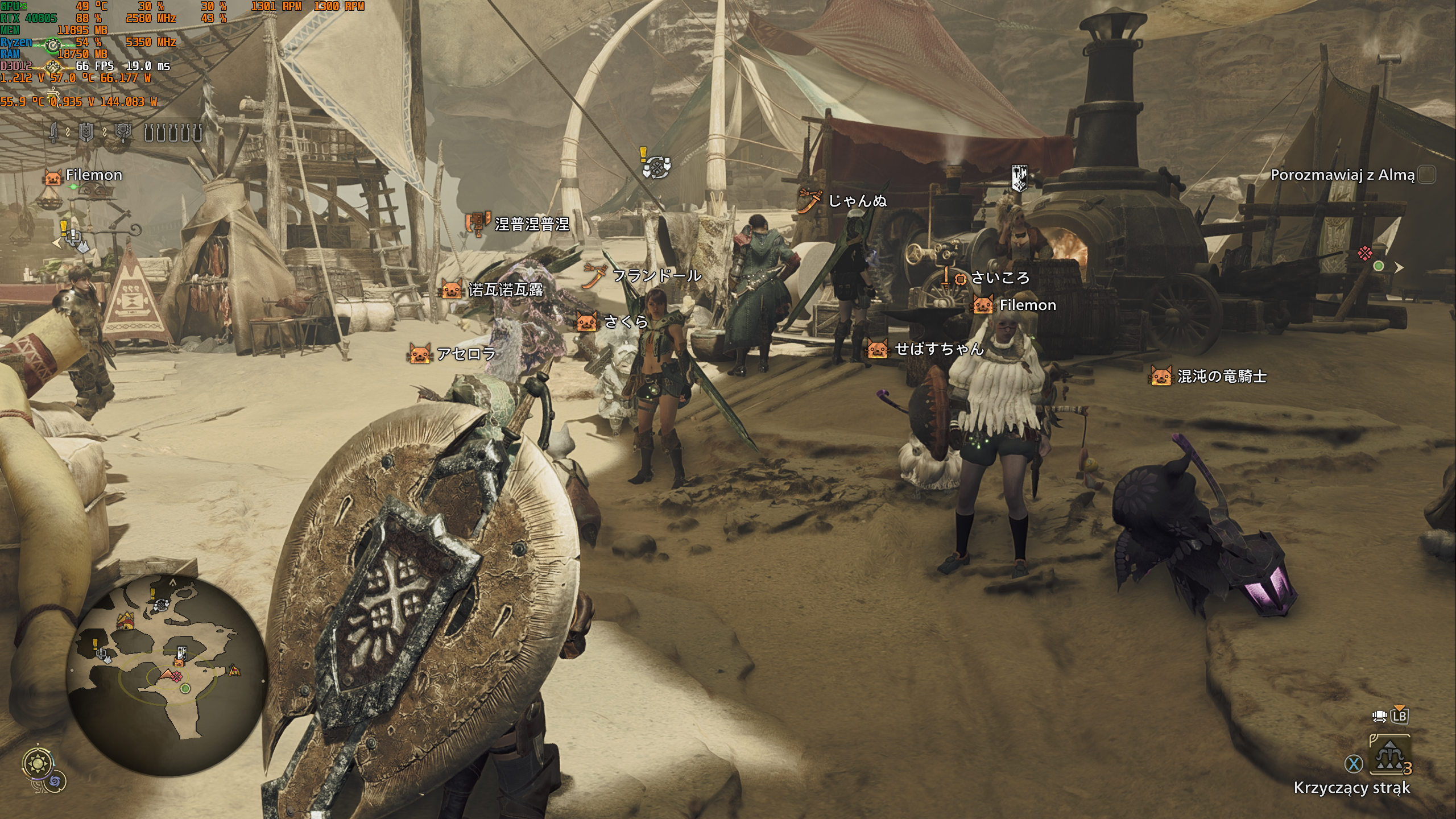This screenshot has height=819, width=1456.
Task: Click the tent icon on the minimap
Action: coord(125,621)
